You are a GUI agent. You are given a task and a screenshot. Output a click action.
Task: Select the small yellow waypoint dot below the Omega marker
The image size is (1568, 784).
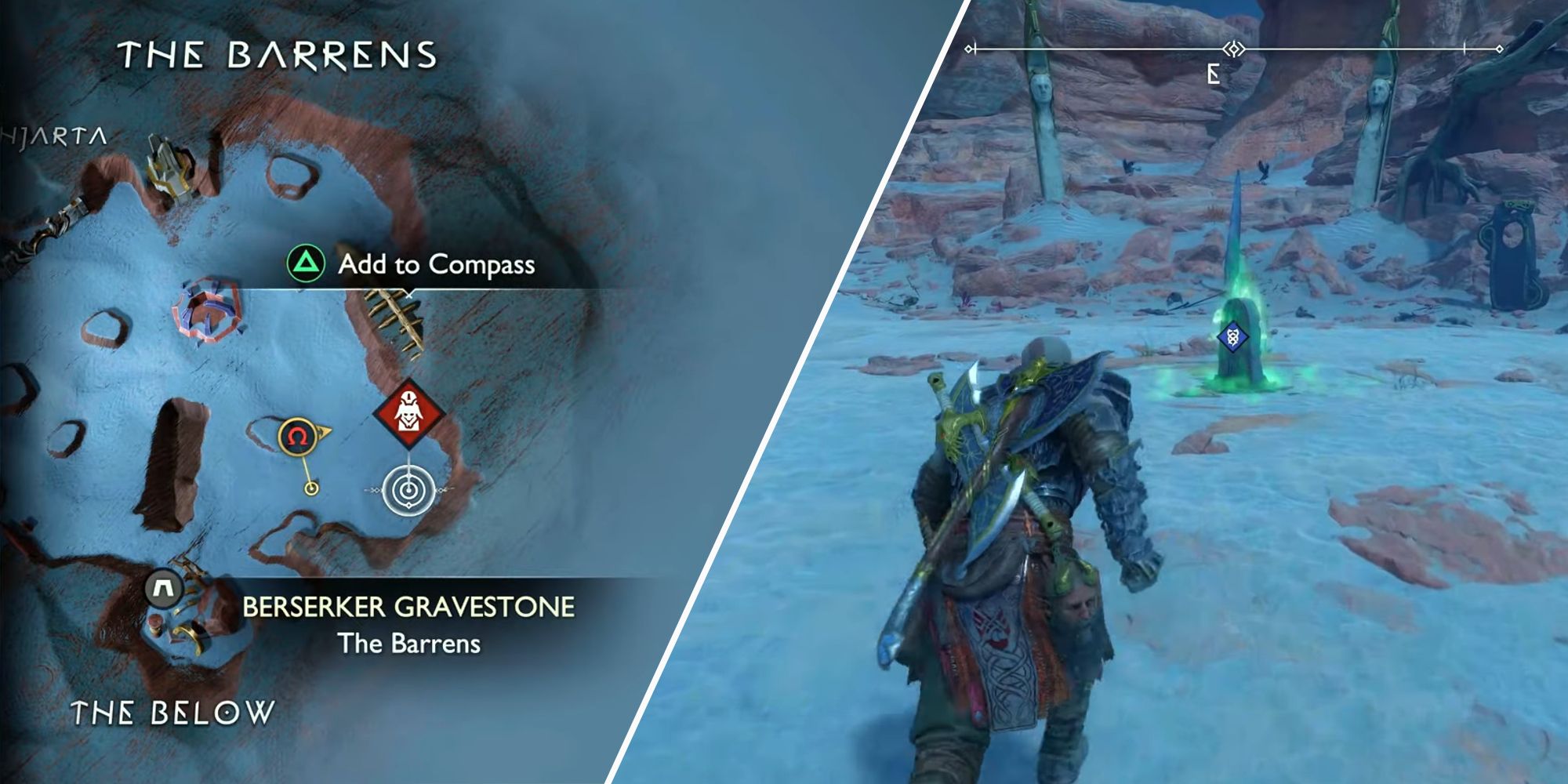(x=313, y=490)
